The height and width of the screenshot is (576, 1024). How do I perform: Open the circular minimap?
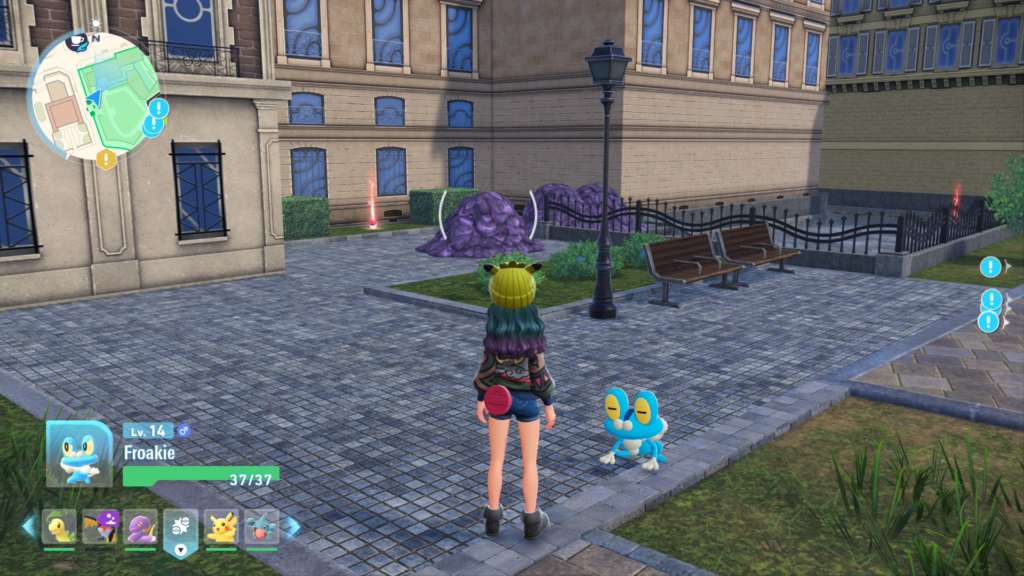coord(93,96)
